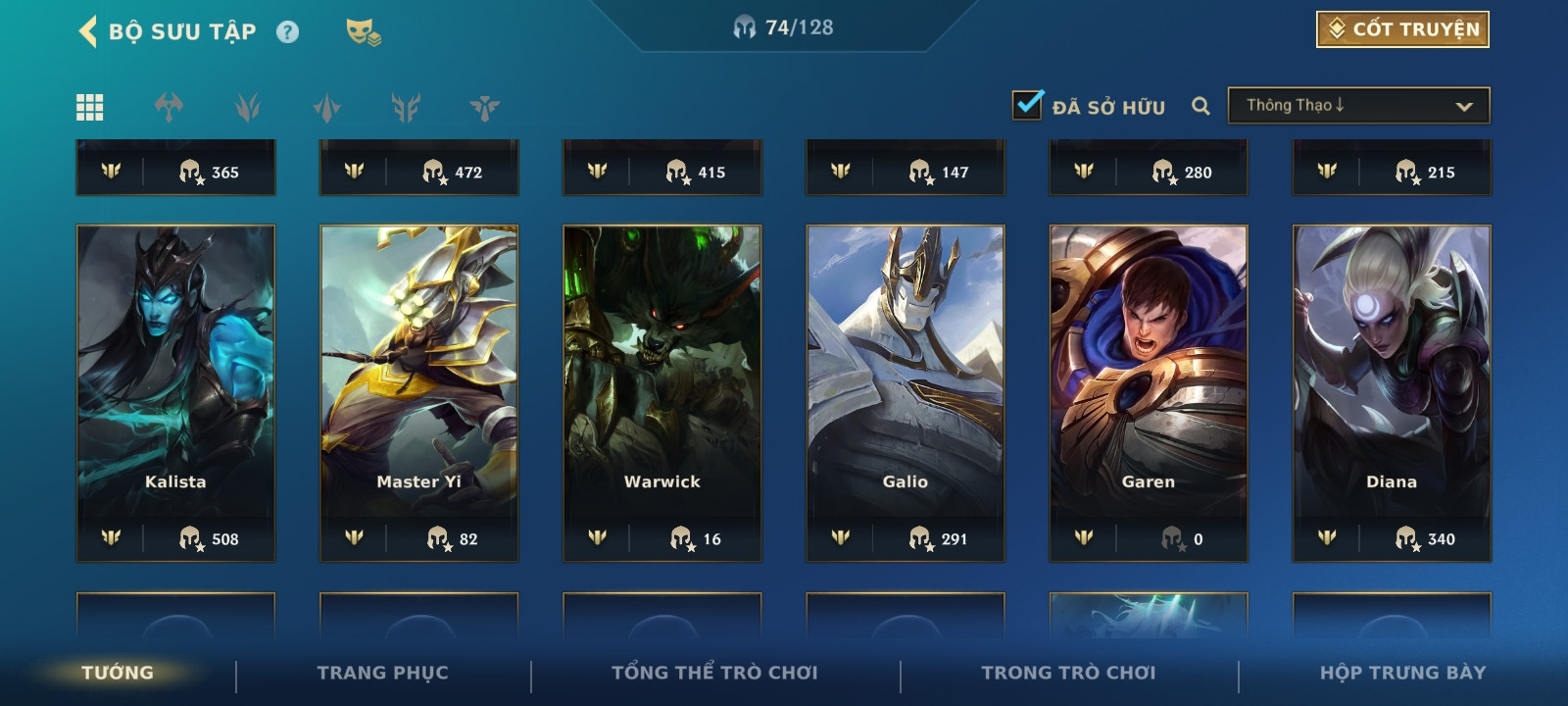Screen dimensions: 1568x706
Task: Click the gold mask and coins icon
Action: click(363, 32)
